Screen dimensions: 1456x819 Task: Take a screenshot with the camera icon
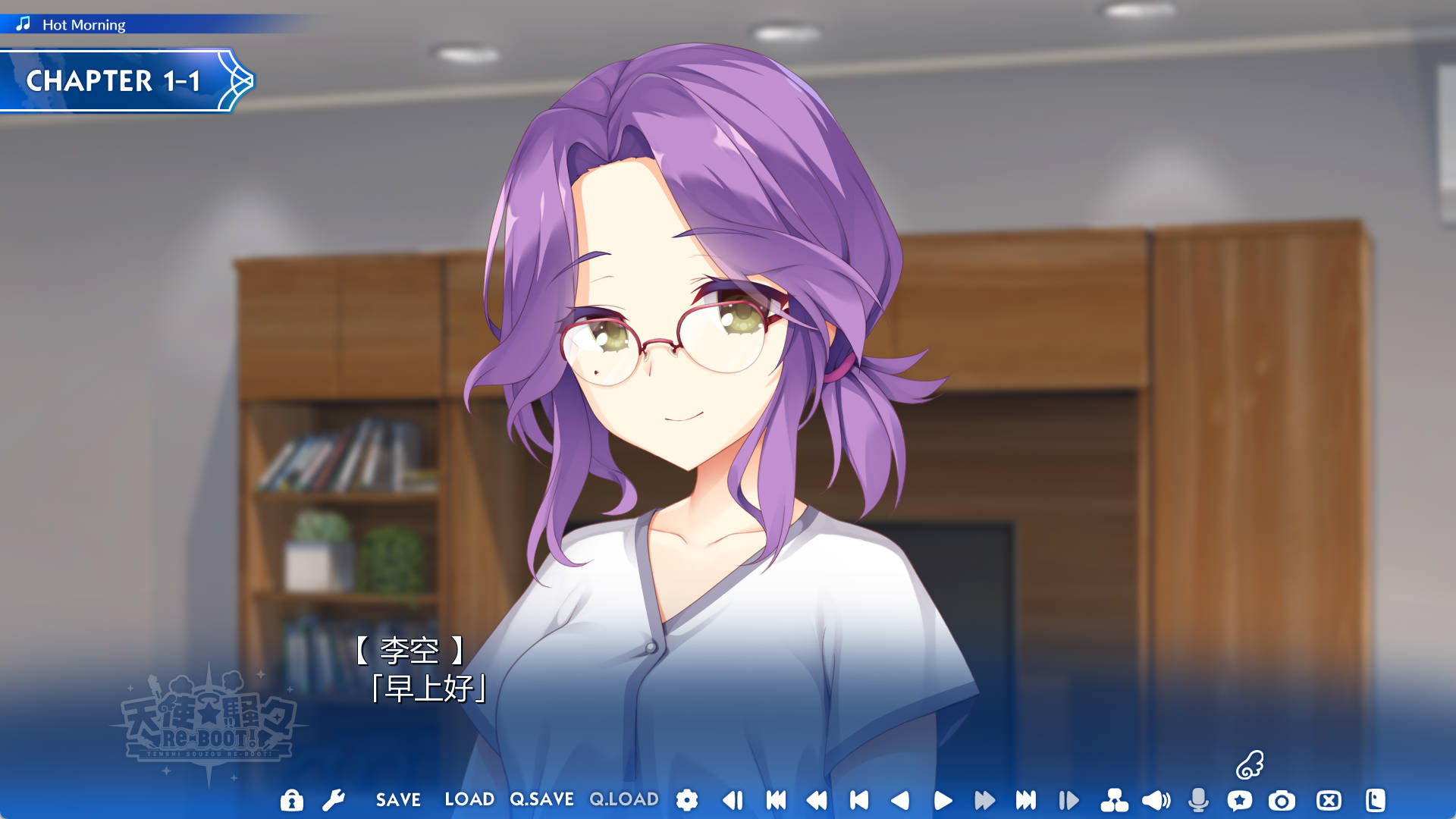(1282, 800)
